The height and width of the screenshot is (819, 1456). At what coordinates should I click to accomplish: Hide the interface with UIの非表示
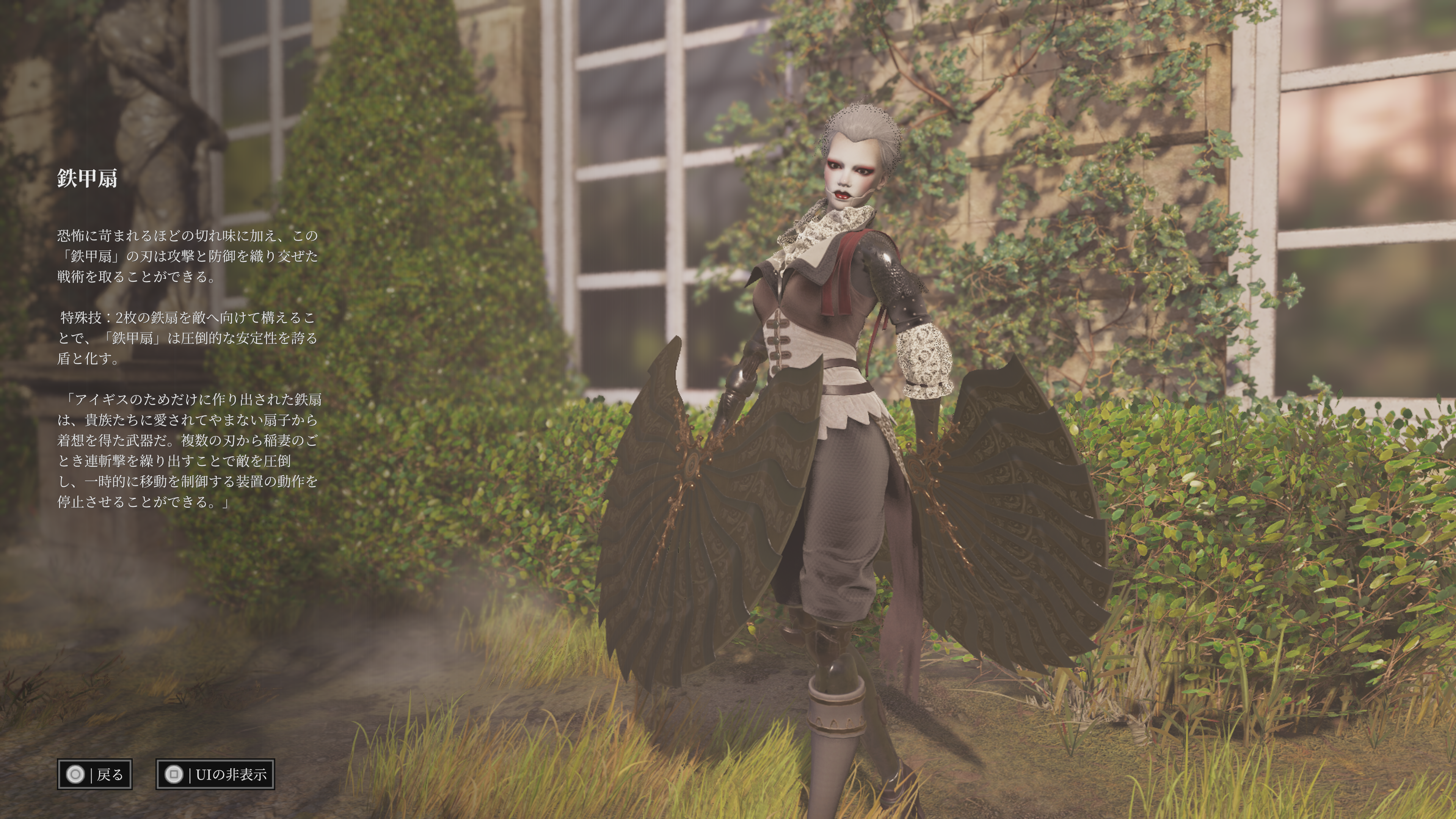215,774
